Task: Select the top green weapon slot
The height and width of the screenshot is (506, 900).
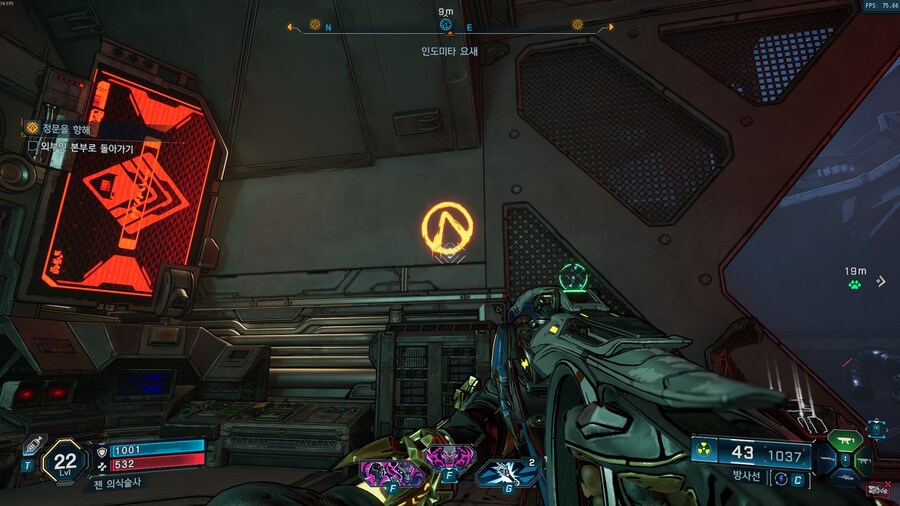Action: click(844, 439)
